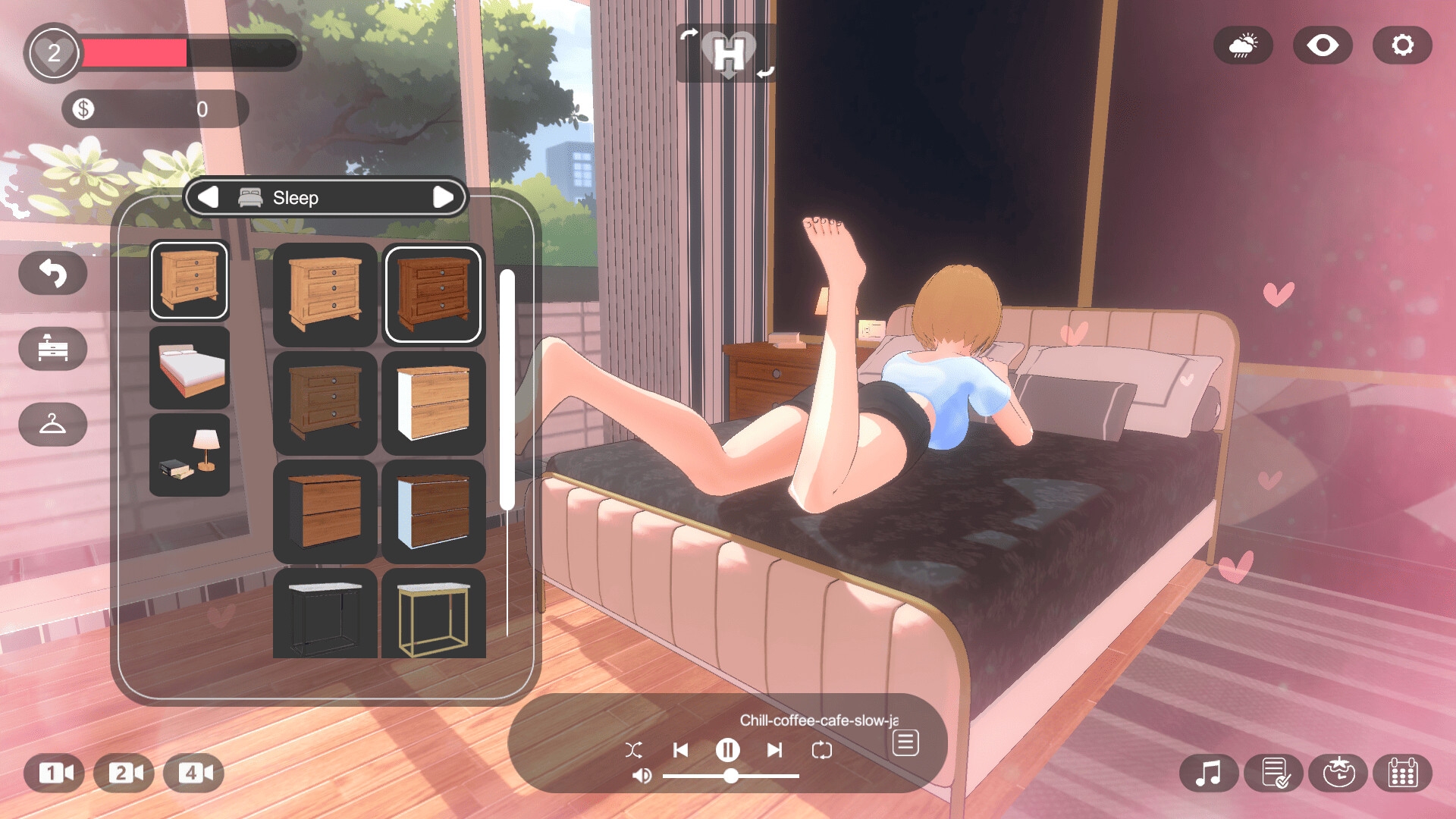The image size is (1456, 819).
Task: Pause the music playback
Action: click(727, 750)
